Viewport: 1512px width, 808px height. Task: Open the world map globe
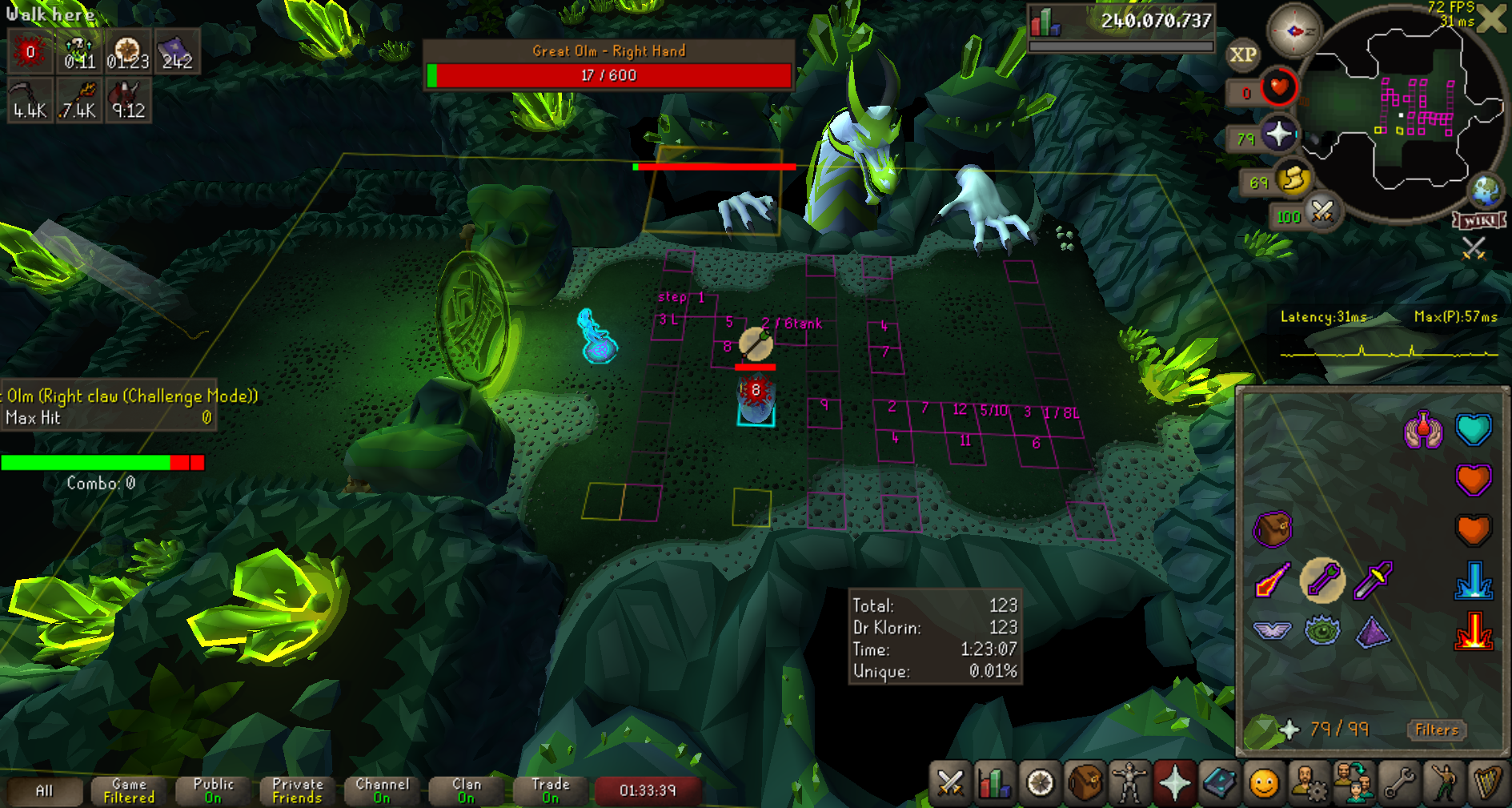pyautogui.click(x=1486, y=191)
